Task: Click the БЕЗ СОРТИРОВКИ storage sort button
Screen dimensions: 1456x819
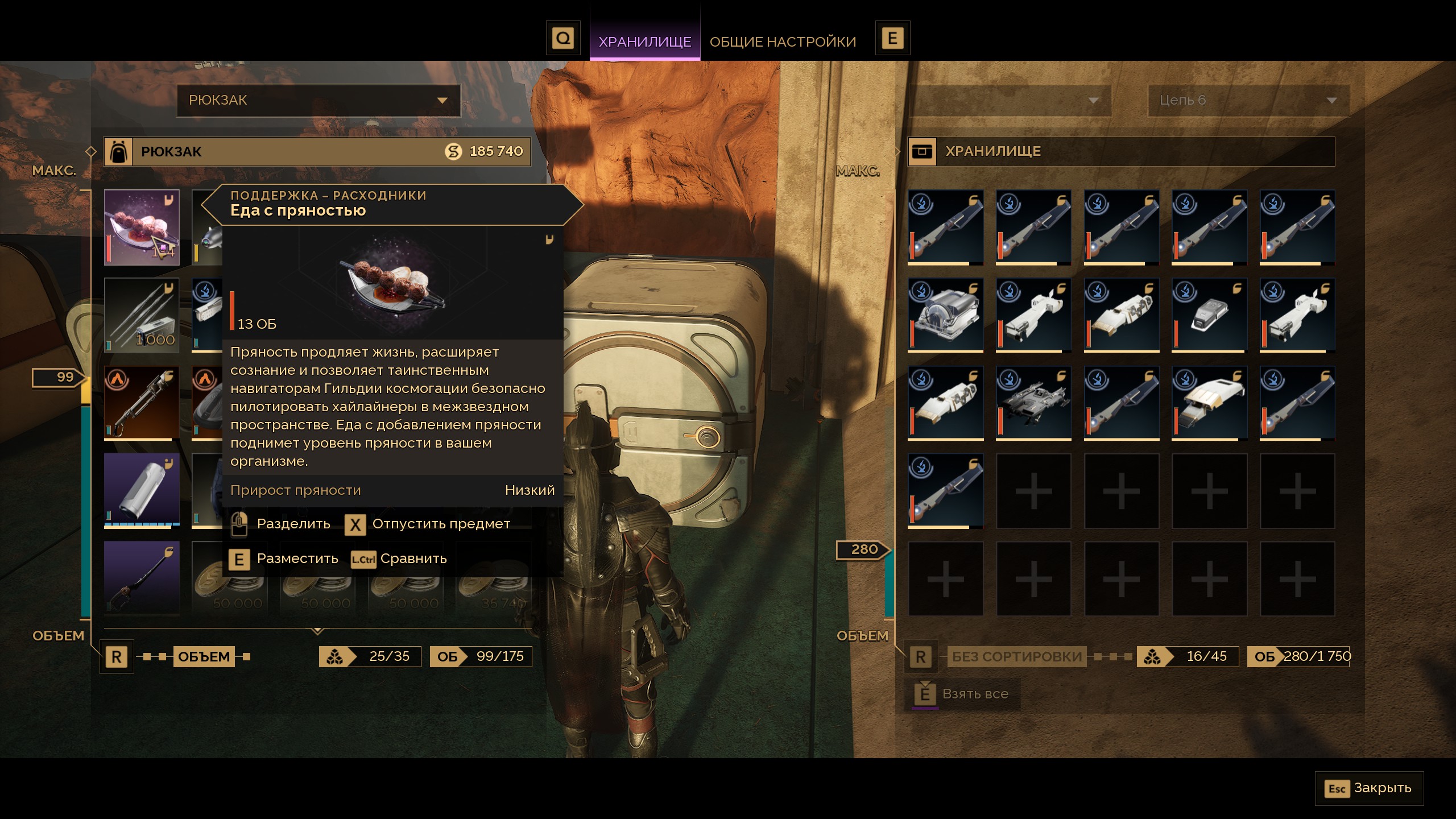Action: click(x=1016, y=656)
